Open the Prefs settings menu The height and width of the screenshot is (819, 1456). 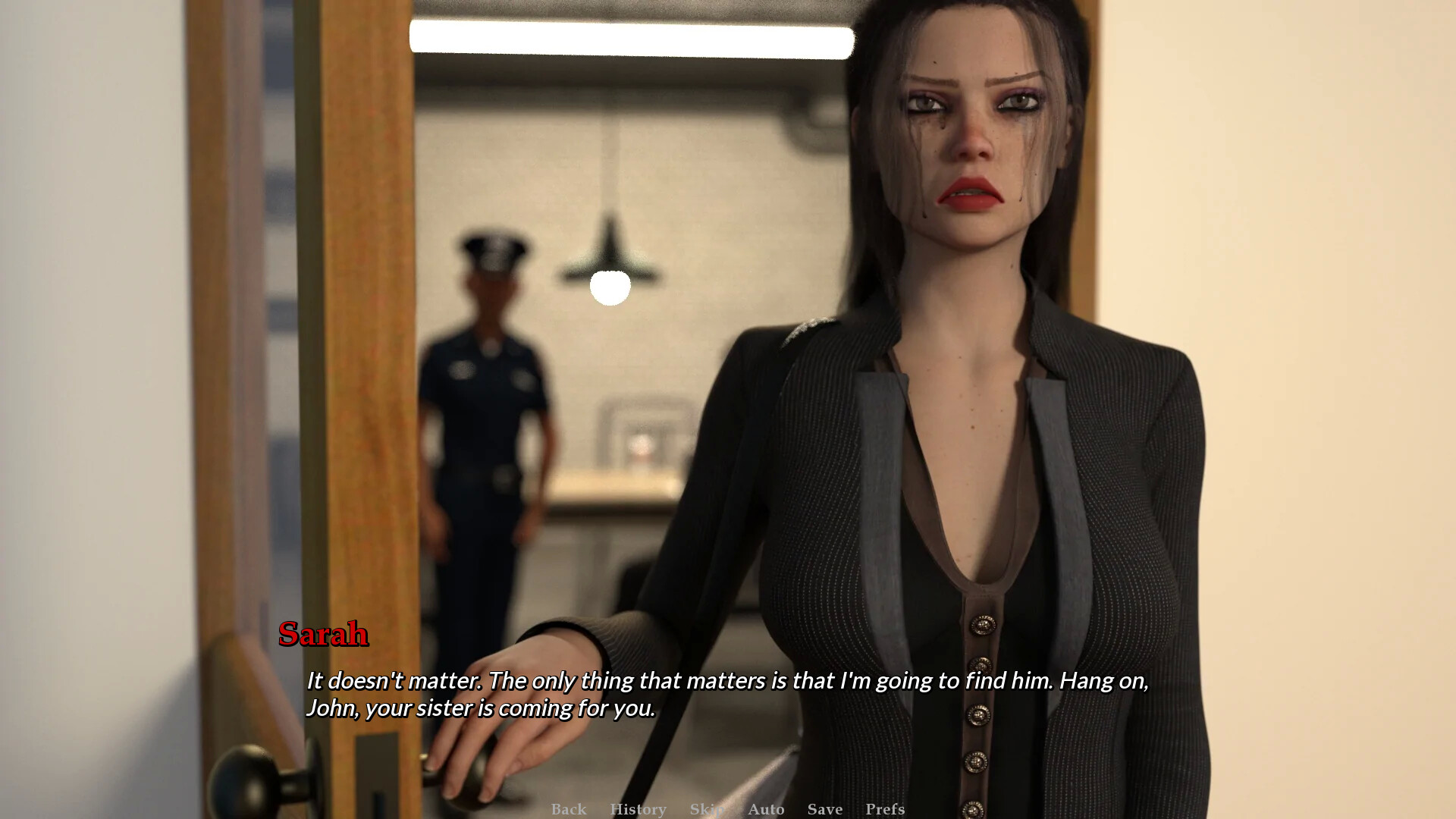(x=885, y=809)
